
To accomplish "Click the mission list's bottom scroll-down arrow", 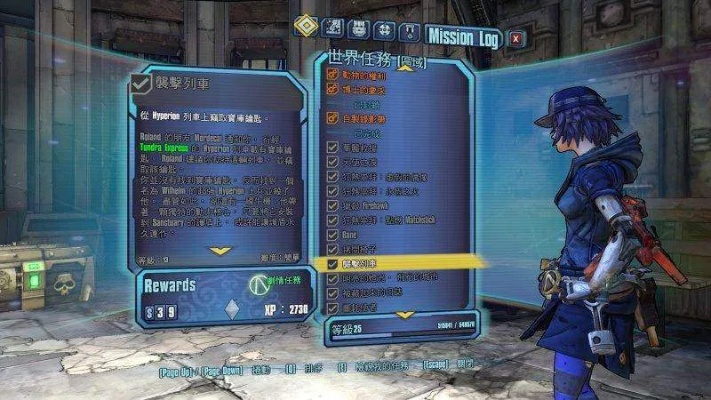I will (x=404, y=313).
